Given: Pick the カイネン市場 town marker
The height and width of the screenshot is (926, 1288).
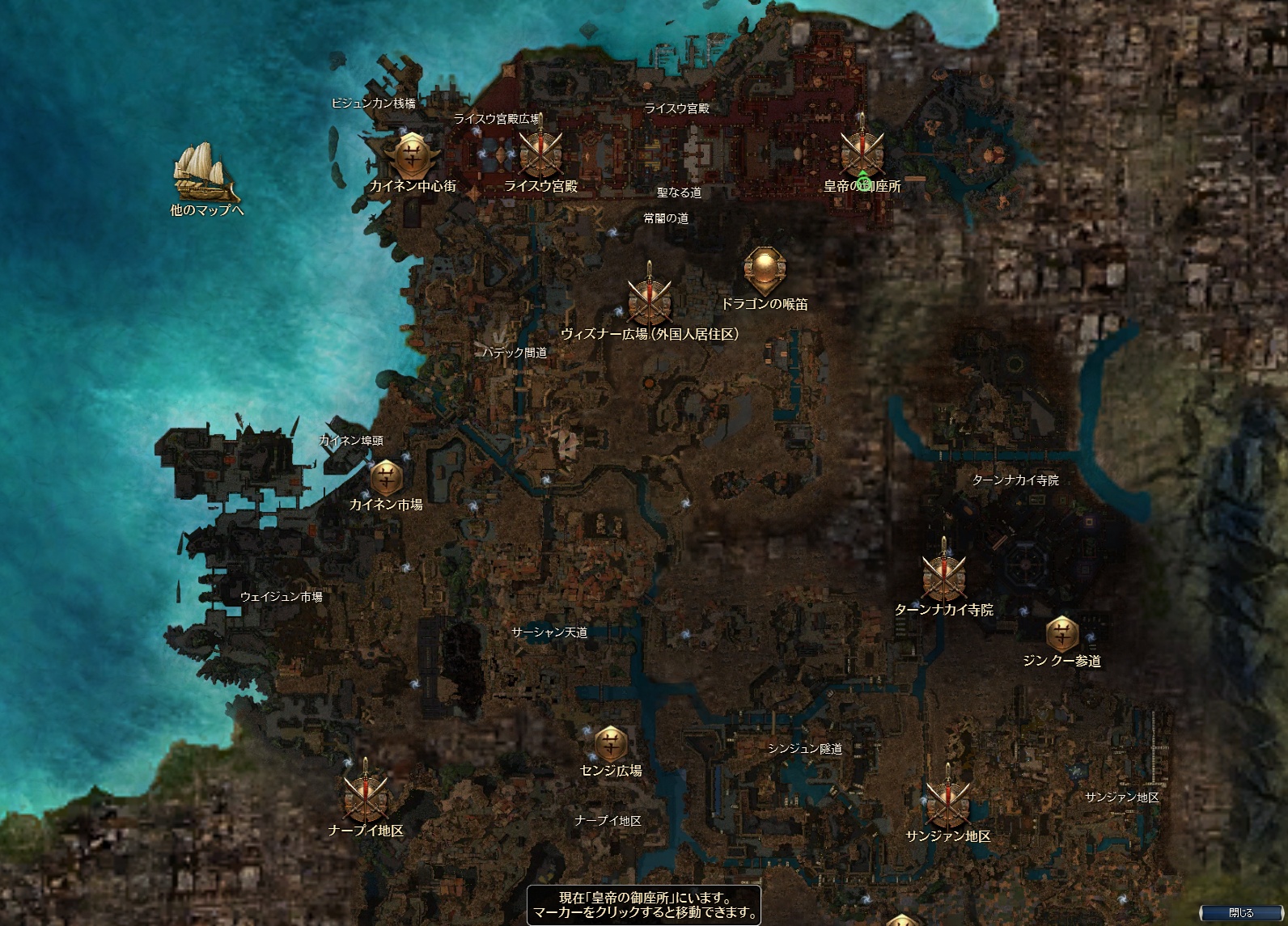Looking at the screenshot, I should (x=386, y=478).
